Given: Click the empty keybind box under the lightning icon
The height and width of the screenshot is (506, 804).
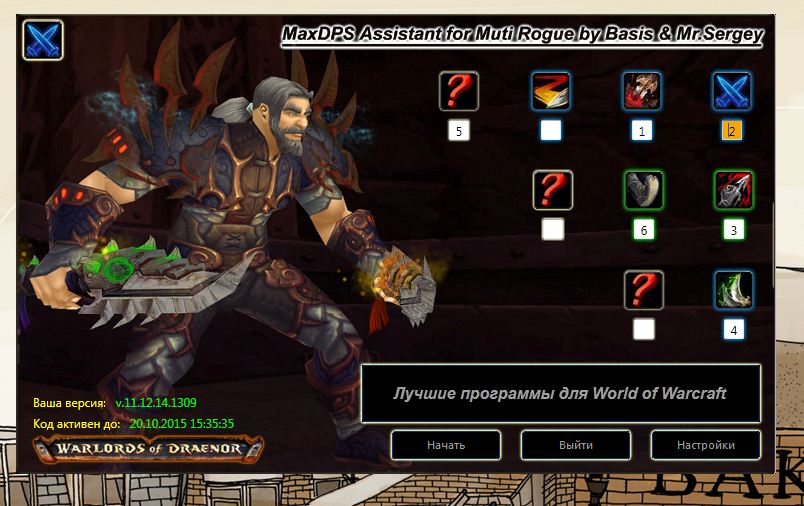Looking at the screenshot, I should [x=551, y=130].
